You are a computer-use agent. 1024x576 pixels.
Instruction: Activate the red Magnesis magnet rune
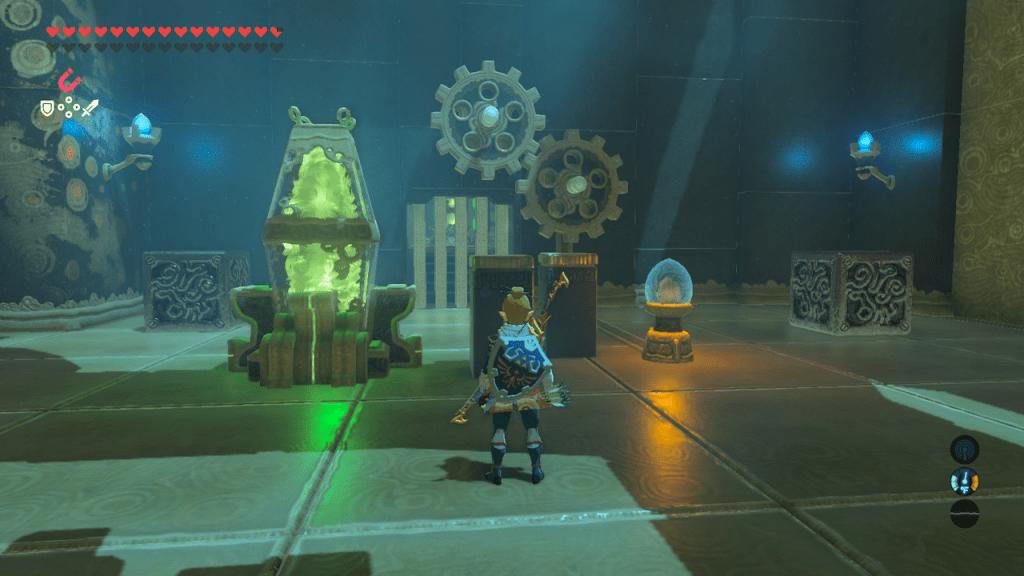[69, 79]
